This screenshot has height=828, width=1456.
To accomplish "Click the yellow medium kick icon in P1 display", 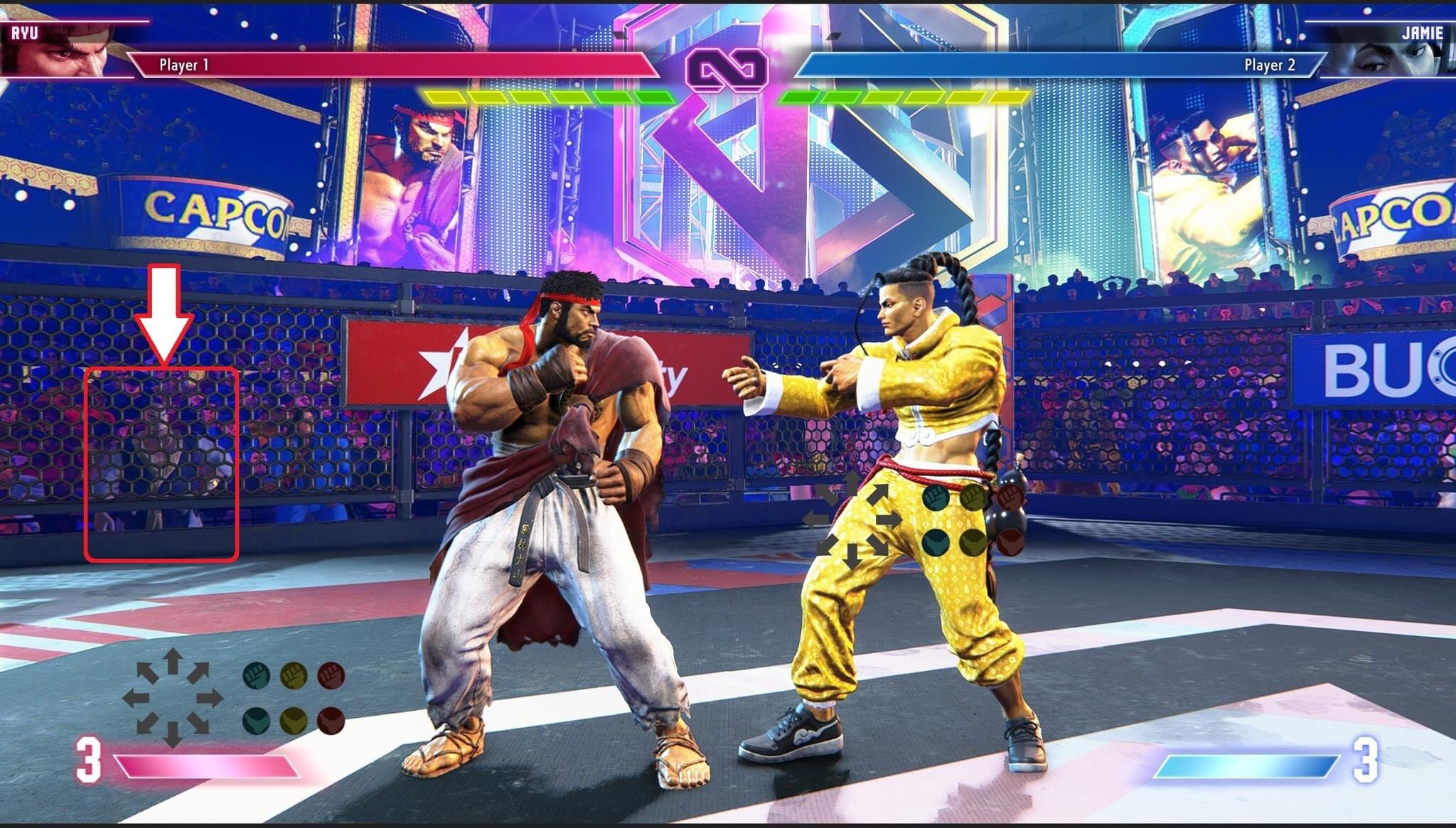I will pyautogui.click(x=294, y=721).
